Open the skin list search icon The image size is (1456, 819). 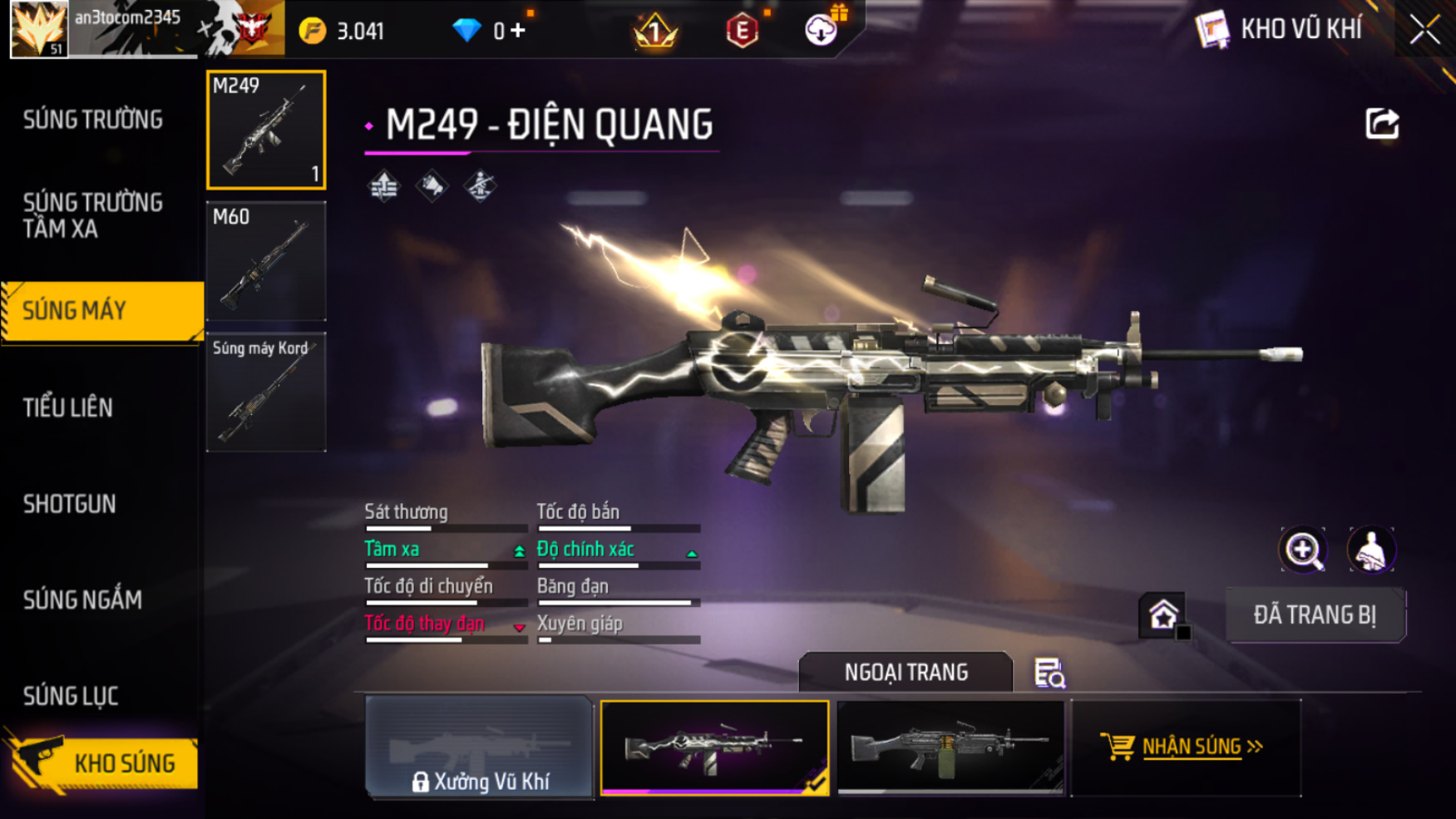pyautogui.click(x=1049, y=673)
